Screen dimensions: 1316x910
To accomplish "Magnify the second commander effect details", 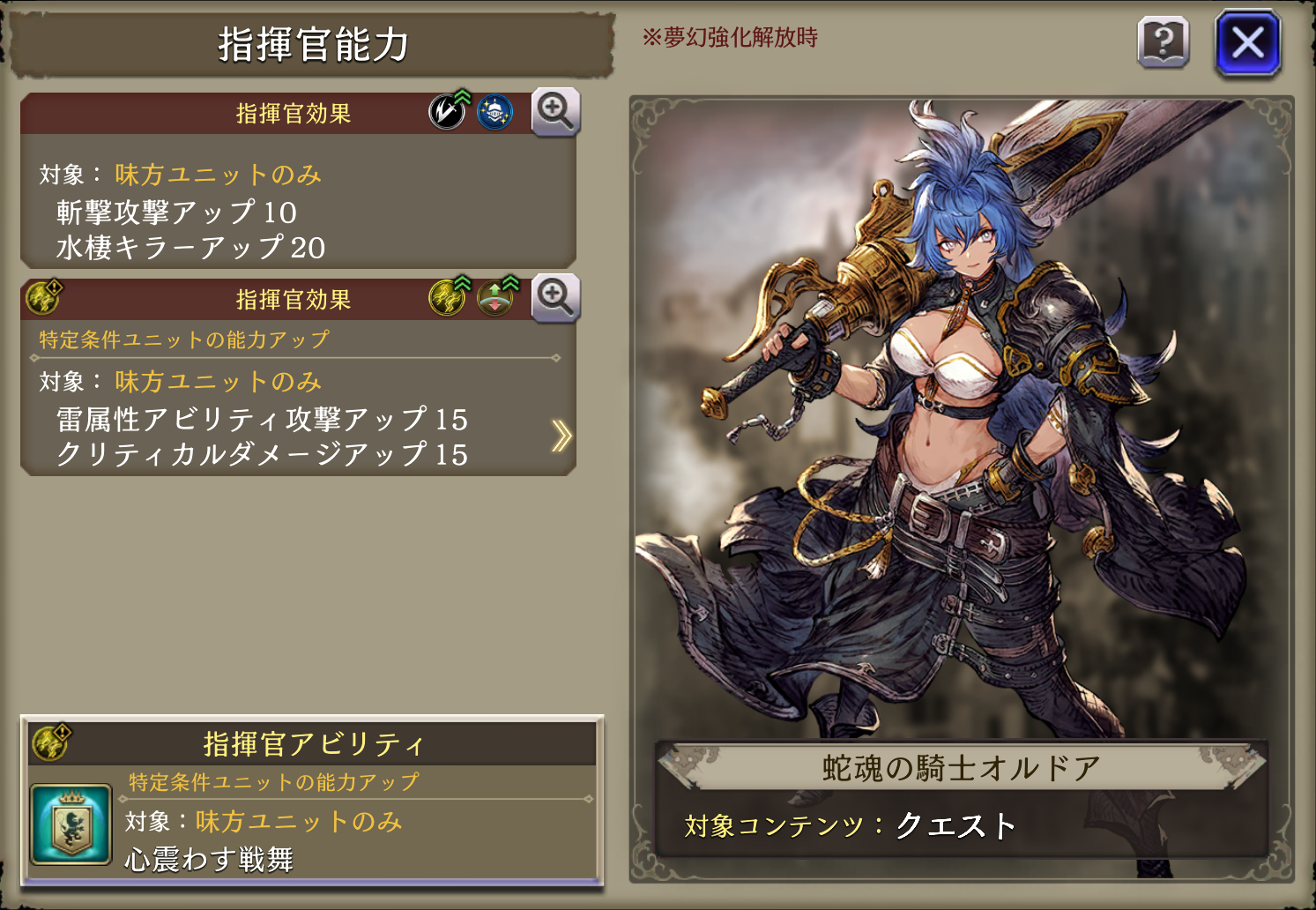I will pyautogui.click(x=555, y=298).
